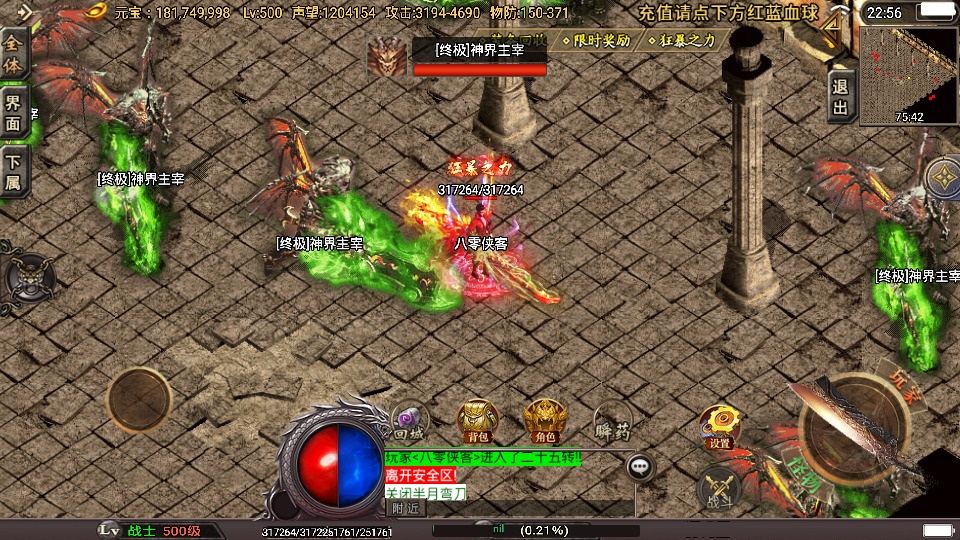Open the chat speech bubble
Screen dimensions: 960x540
tap(640, 466)
